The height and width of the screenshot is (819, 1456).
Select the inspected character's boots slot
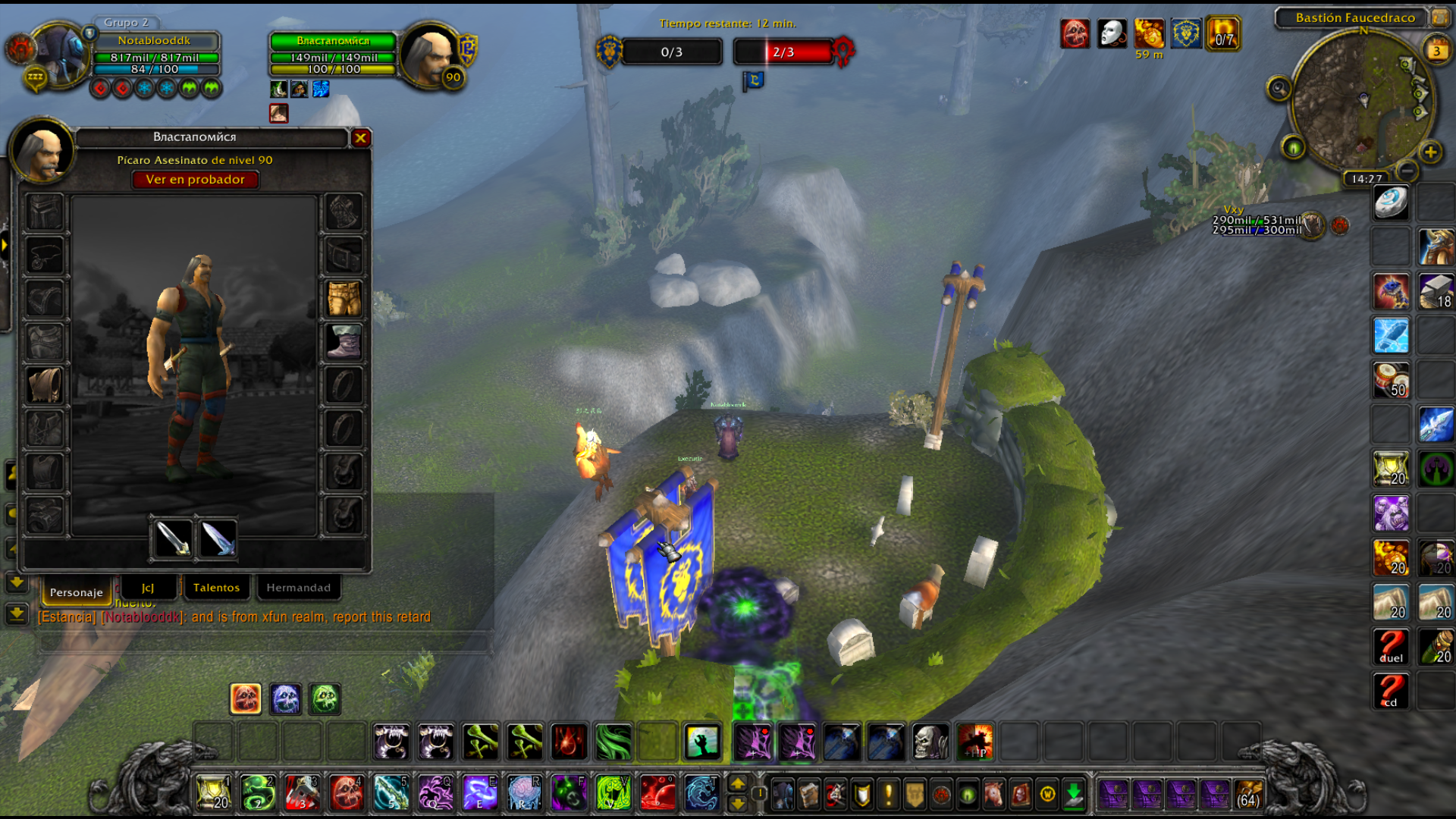[344, 342]
